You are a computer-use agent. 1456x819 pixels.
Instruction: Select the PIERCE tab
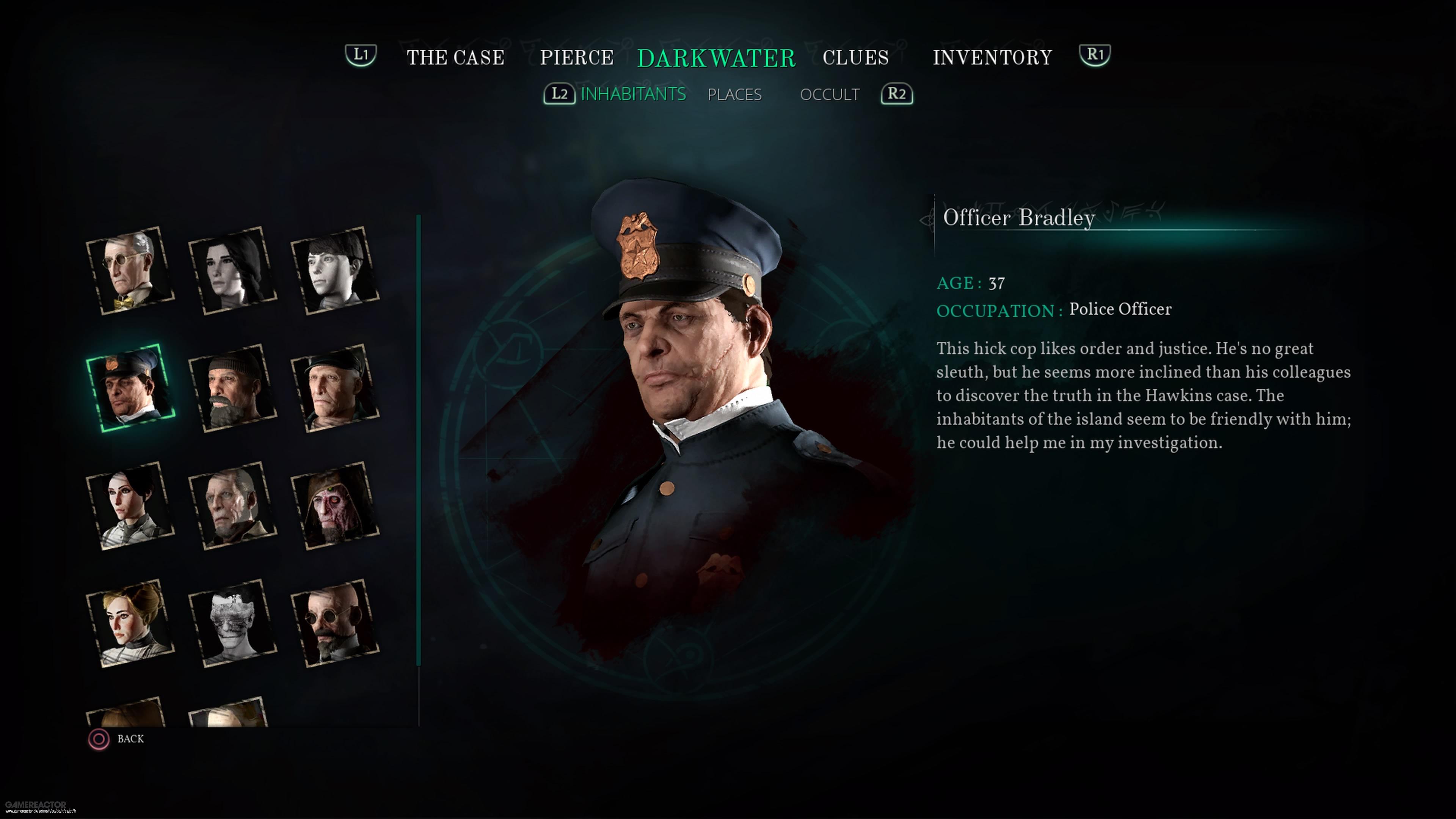pyautogui.click(x=576, y=57)
